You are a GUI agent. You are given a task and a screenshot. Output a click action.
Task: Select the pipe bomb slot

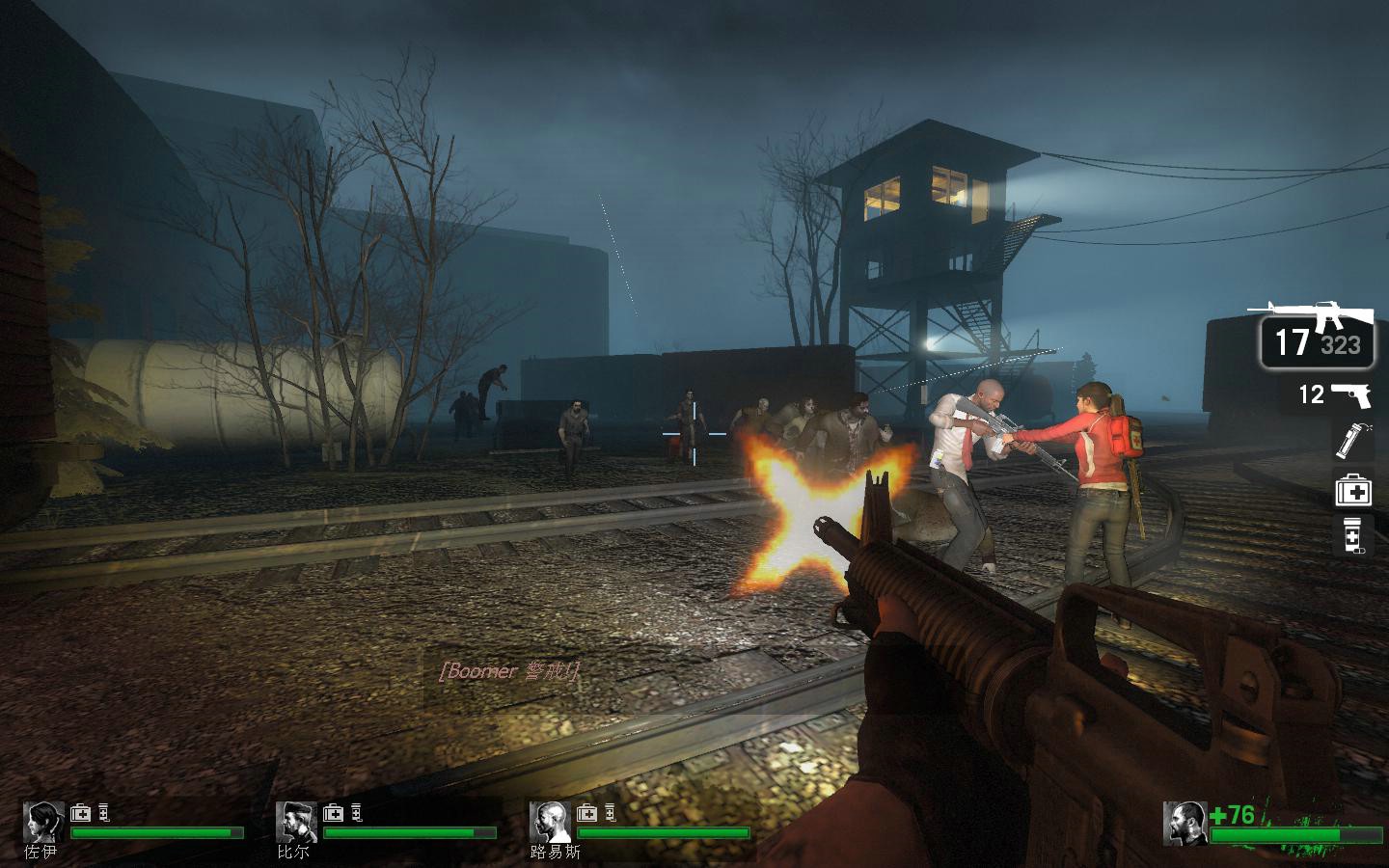(1351, 440)
